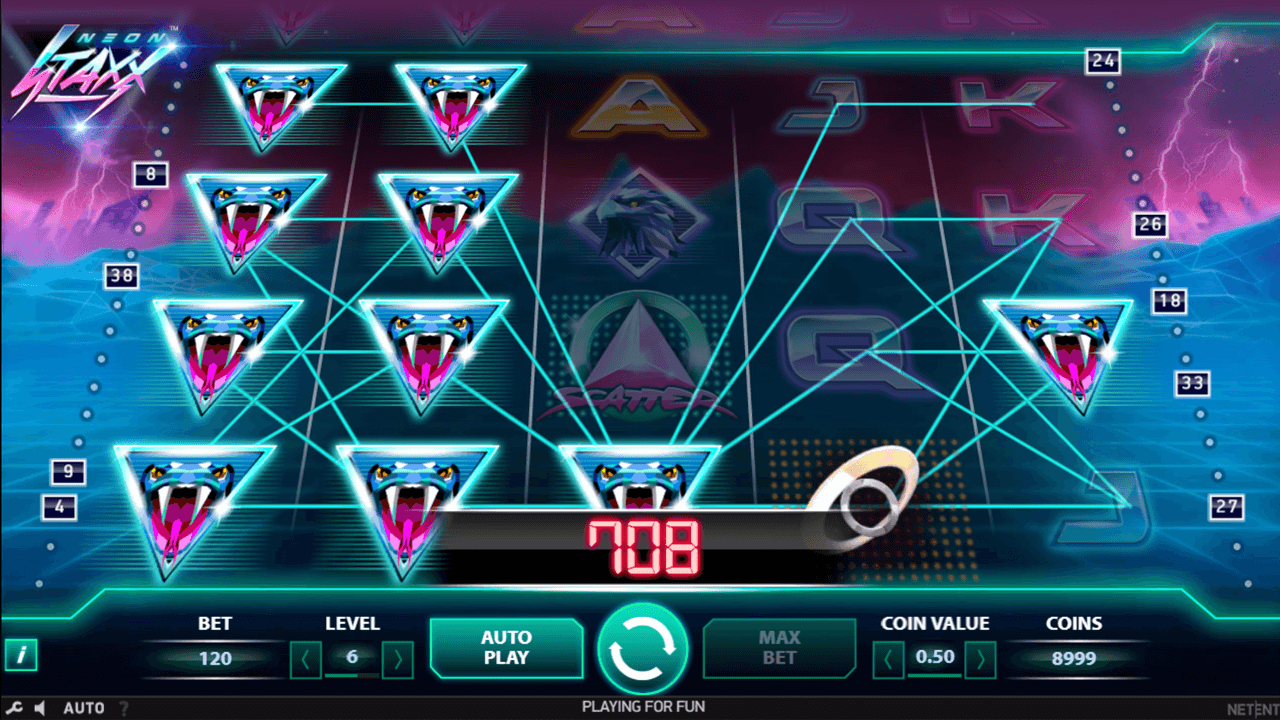Show payline 27 marker
This screenshot has width=1280, height=720.
click(1227, 506)
